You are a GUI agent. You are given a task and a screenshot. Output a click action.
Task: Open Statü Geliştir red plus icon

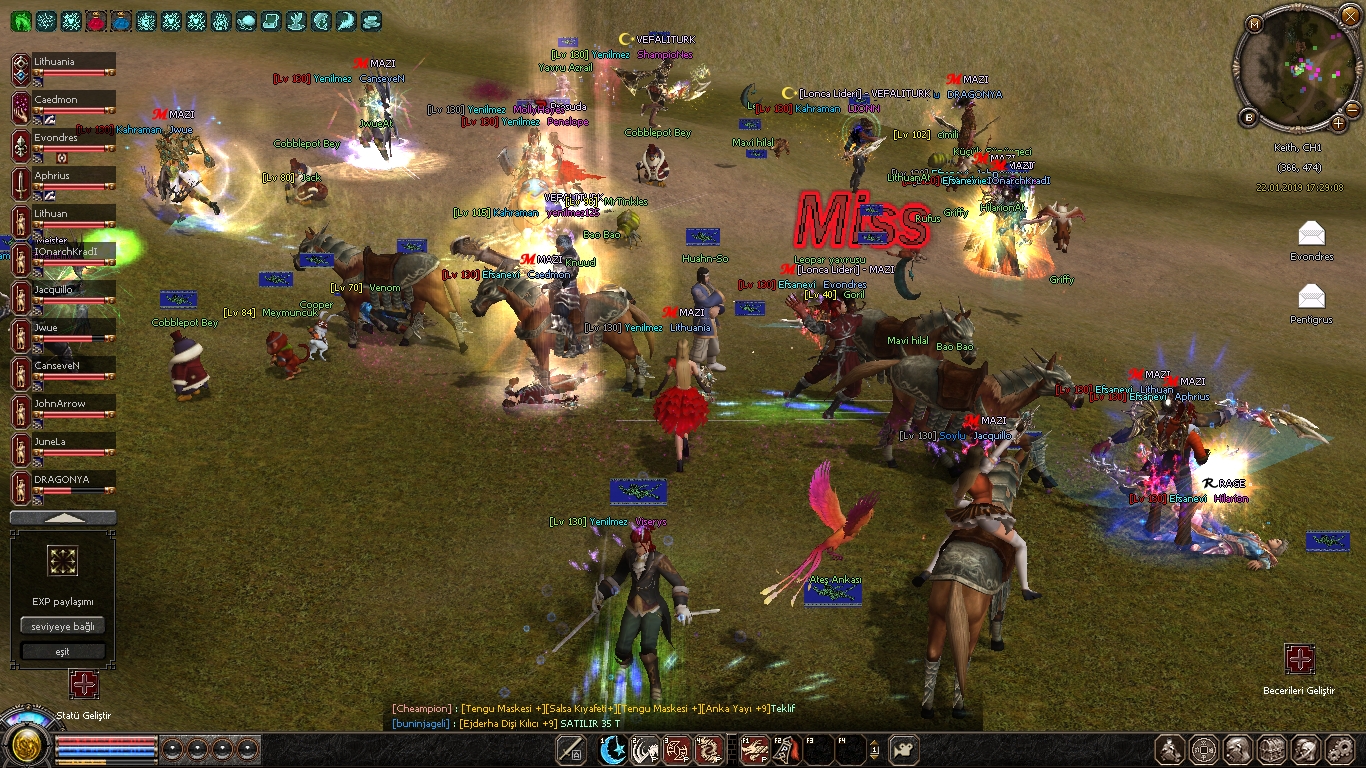[84, 684]
